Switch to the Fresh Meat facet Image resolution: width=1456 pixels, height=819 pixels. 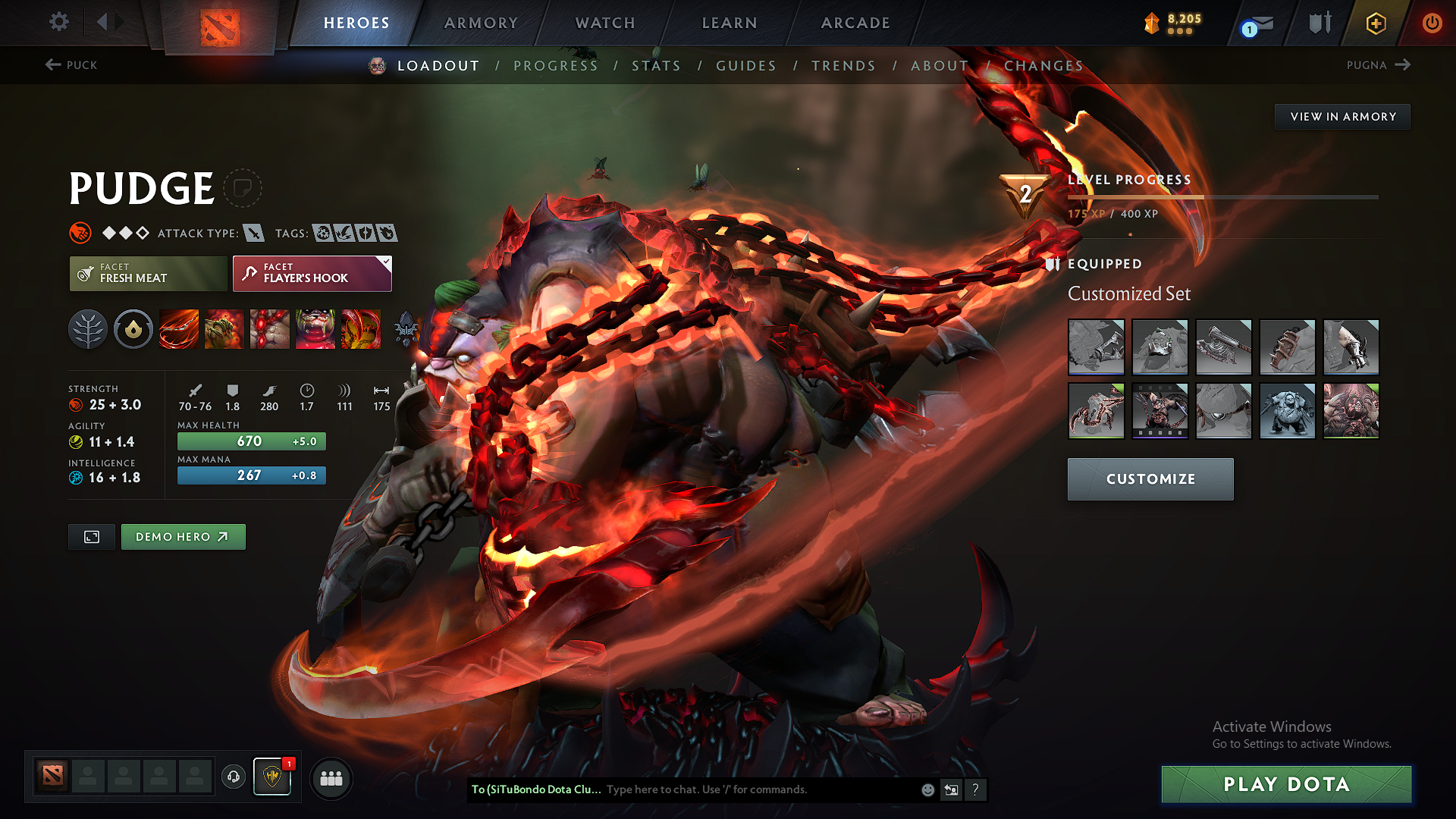(x=148, y=274)
